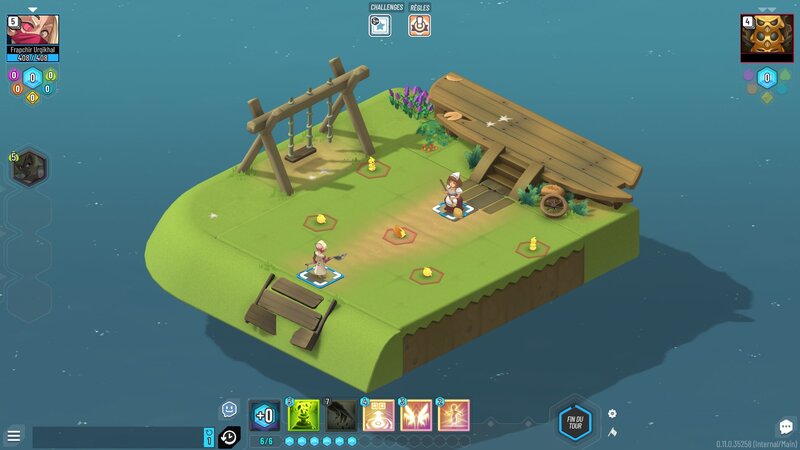Open the Challenges star icon
Screen dimensions: 800x450
pos(380,25)
